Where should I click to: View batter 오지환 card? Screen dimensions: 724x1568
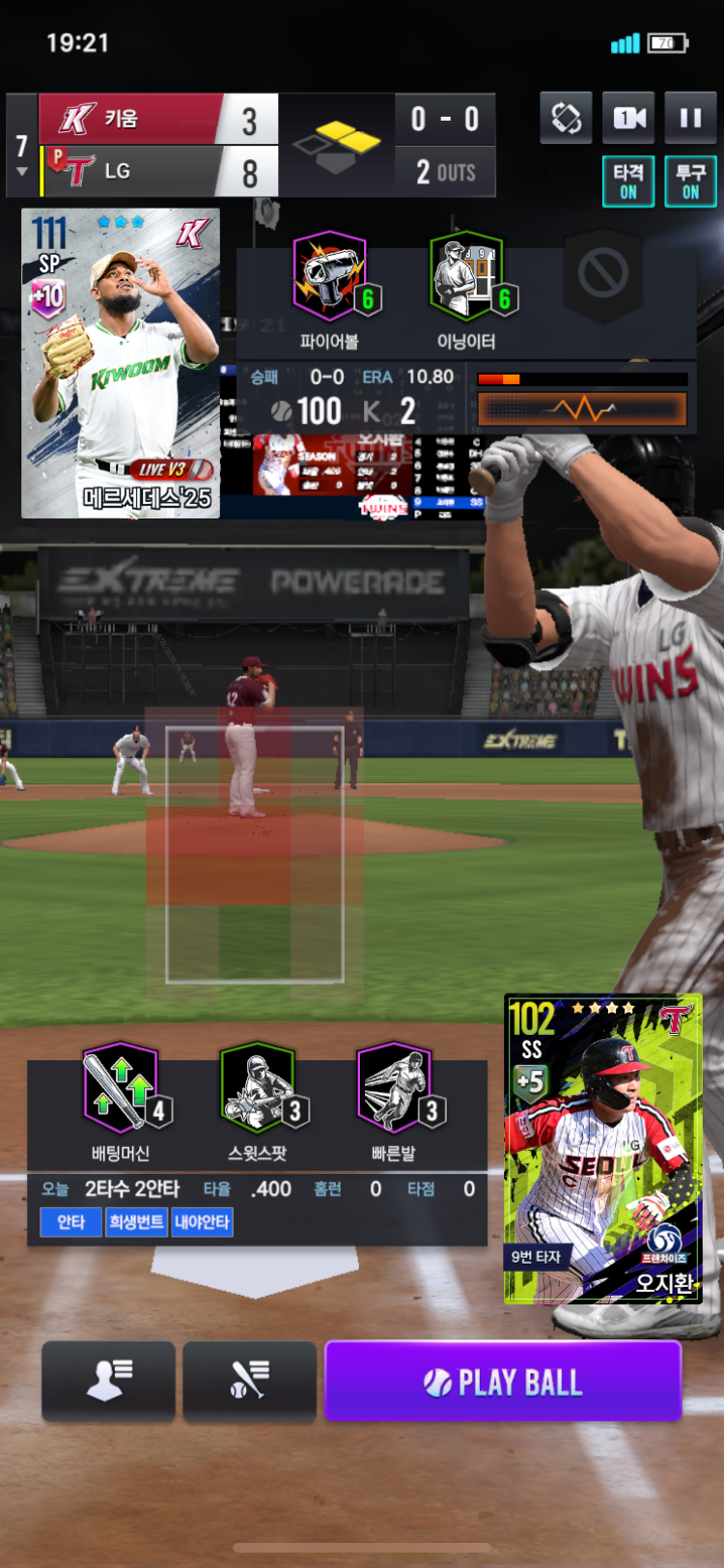[x=603, y=1149]
